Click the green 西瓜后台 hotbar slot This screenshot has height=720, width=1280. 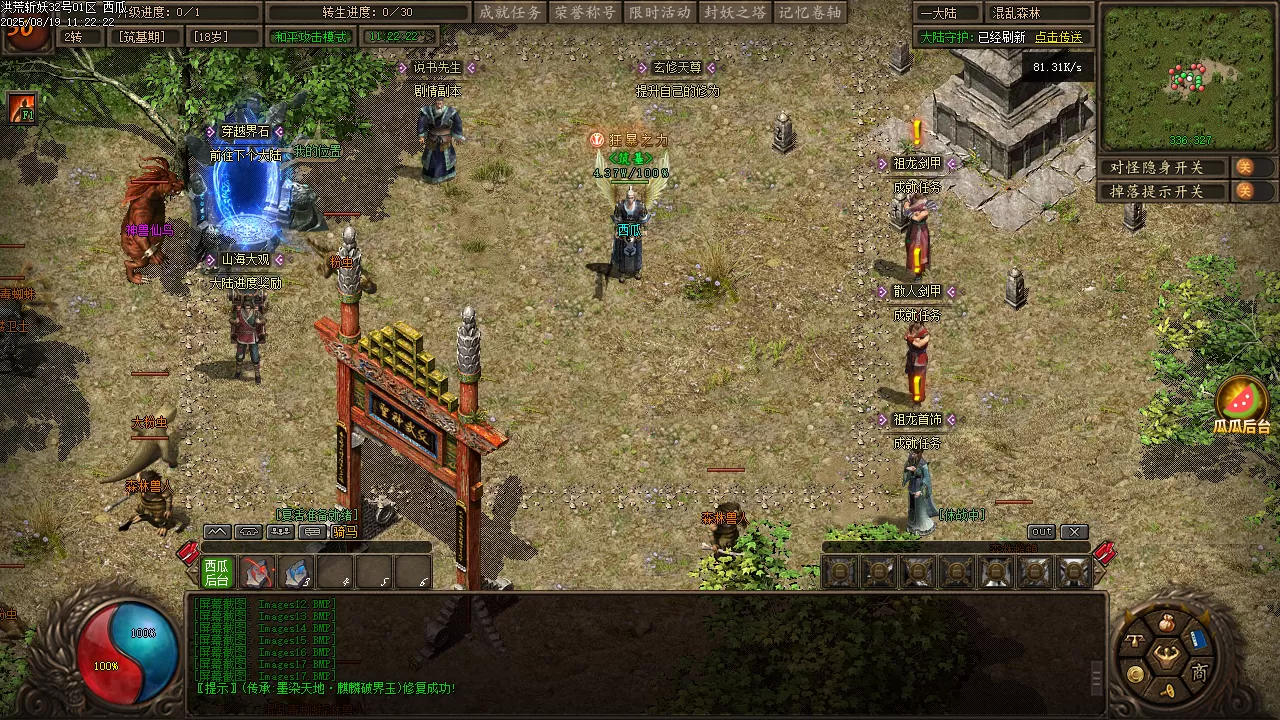[x=217, y=572]
